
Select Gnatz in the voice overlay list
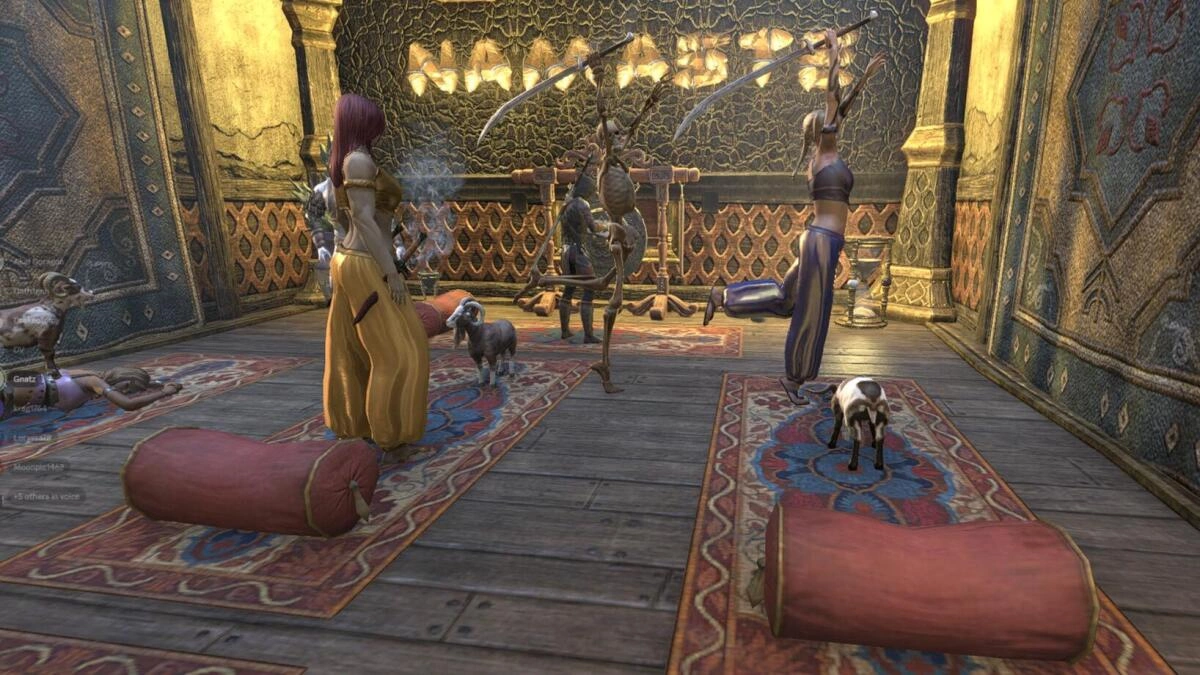point(23,380)
